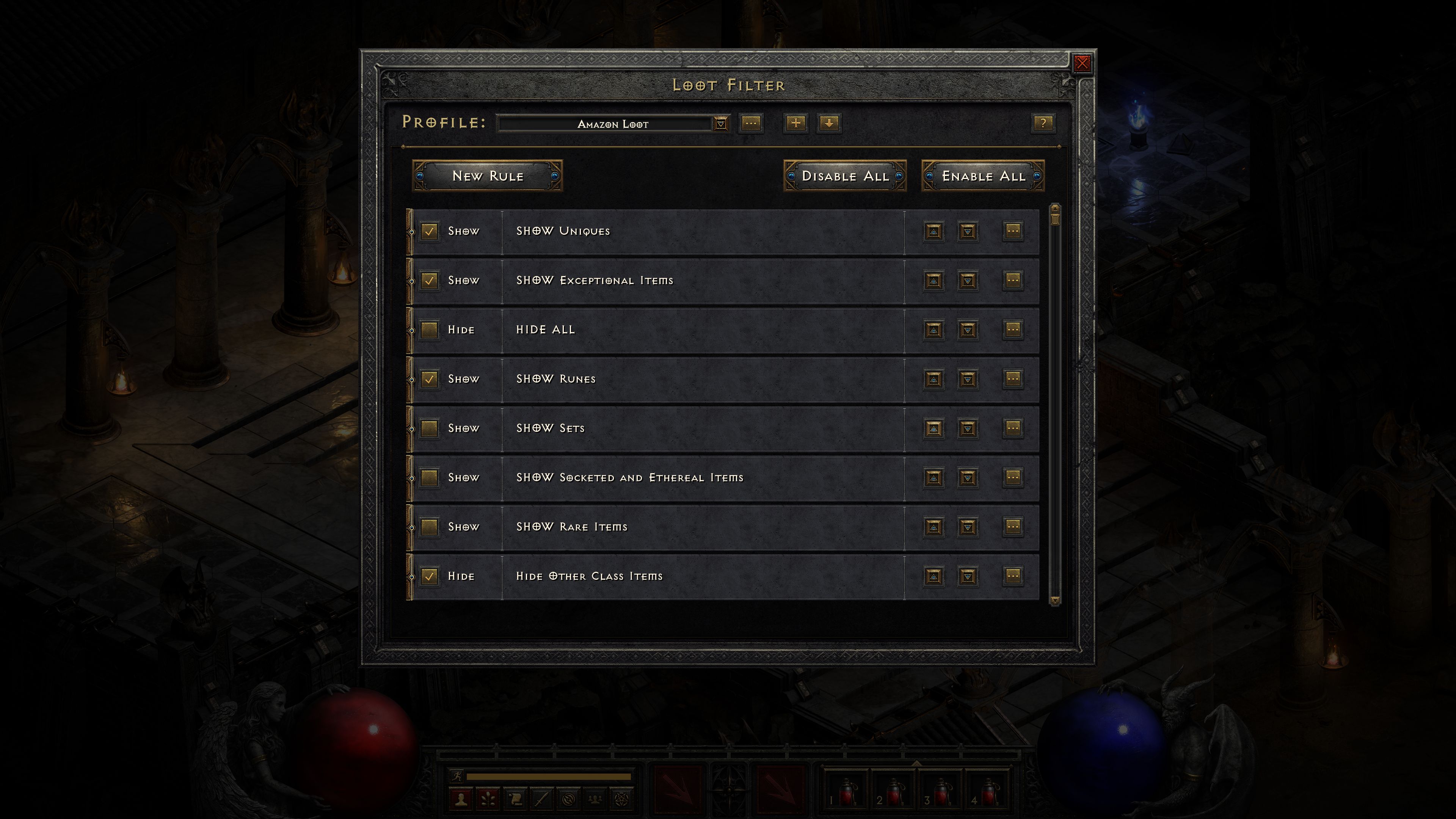Move the SHOW Runes rule down
Screen dimensions: 1456x819
coord(967,379)
